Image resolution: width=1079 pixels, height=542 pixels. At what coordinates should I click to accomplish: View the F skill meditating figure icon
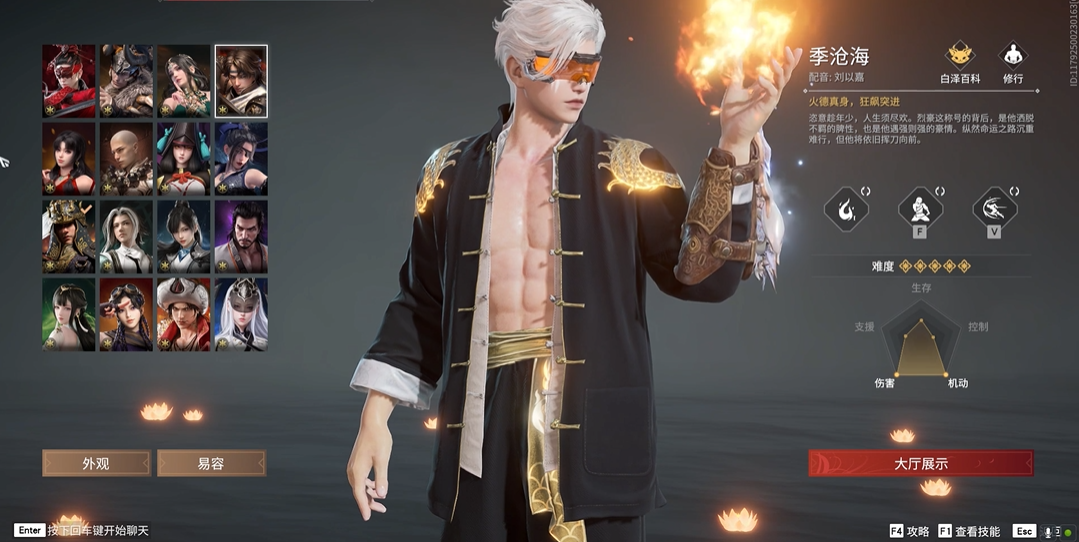tap(920, 210)
